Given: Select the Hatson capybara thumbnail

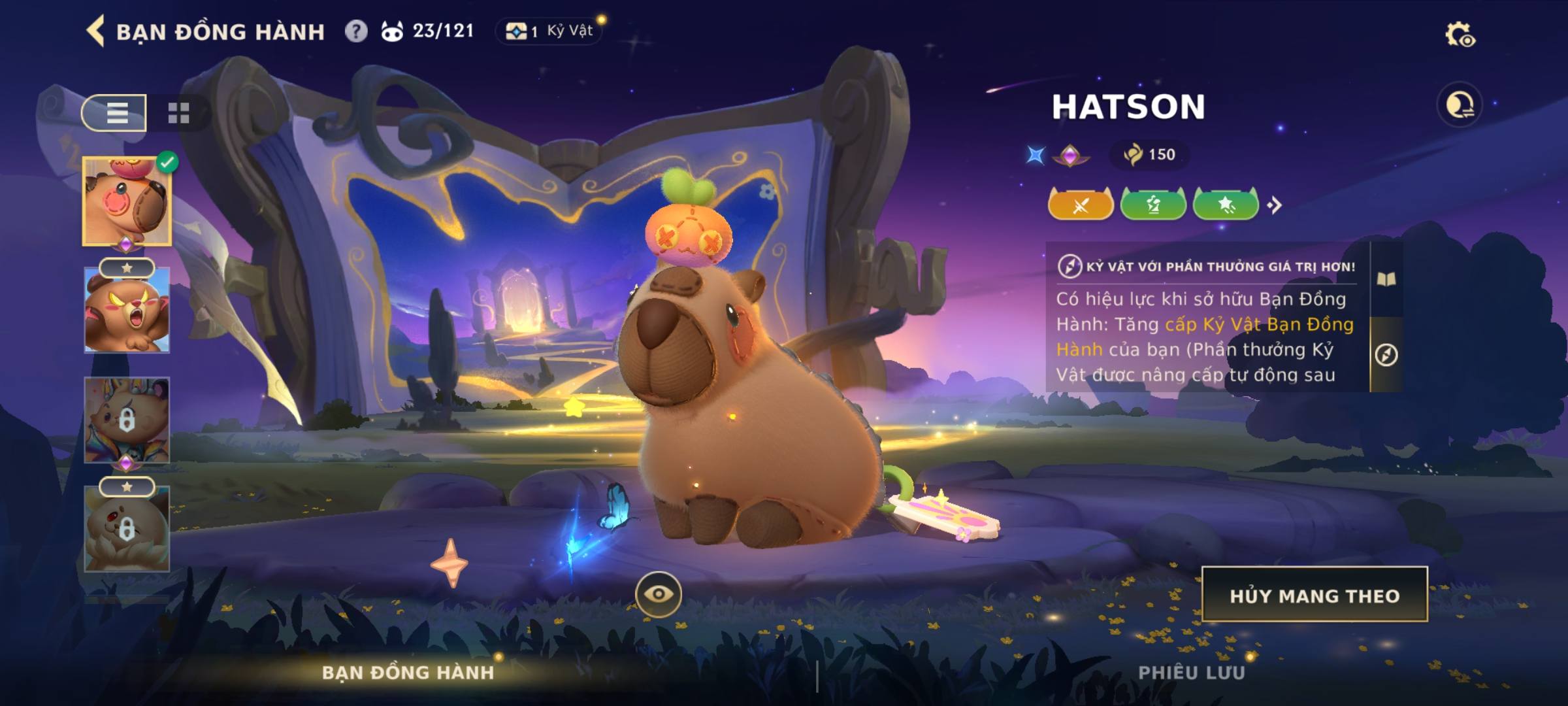Looking at the screenshot, I should click(127, 201).
